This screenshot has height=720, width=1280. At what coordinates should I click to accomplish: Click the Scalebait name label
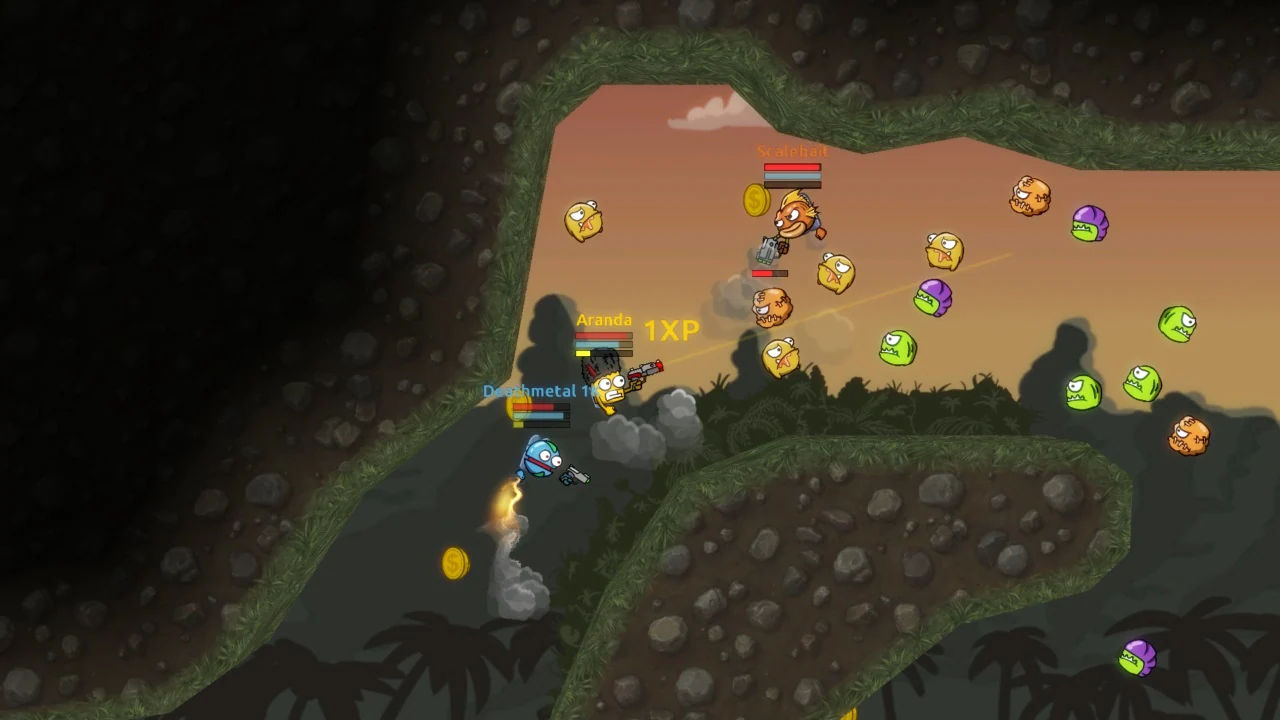coord(793,153)
